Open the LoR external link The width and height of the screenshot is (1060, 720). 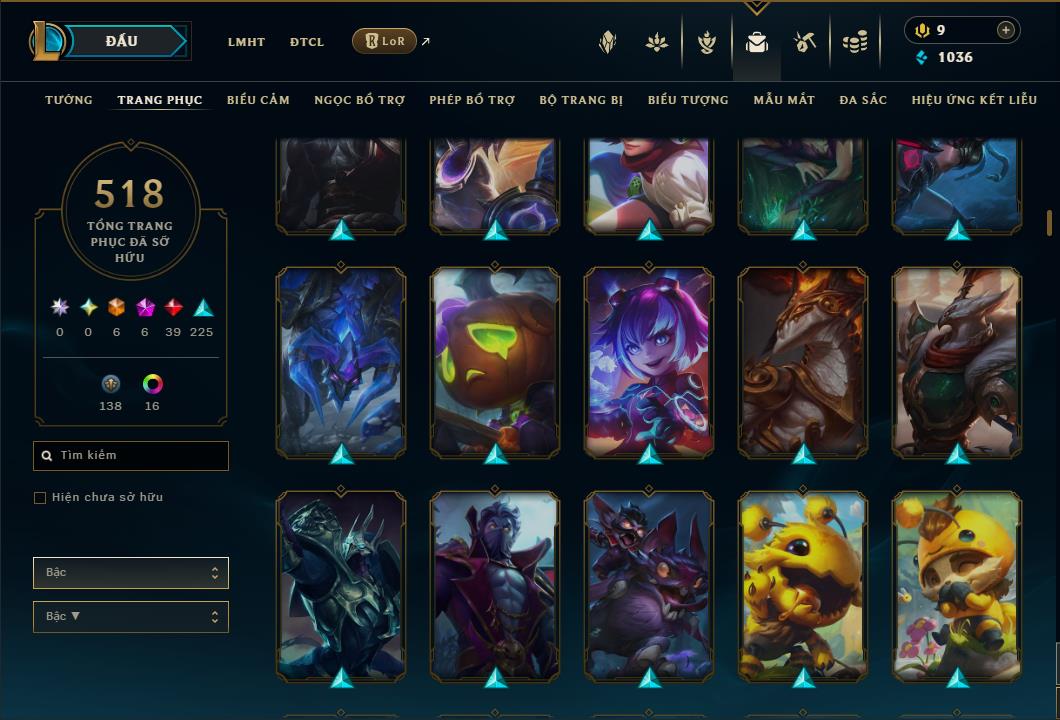click(385, 41)
